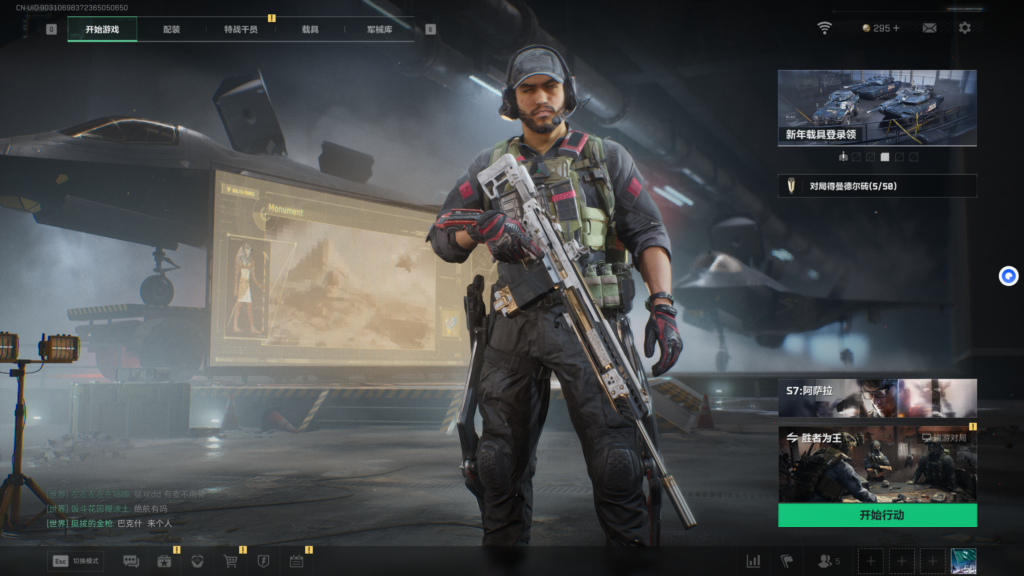Open the S7:阿萨拉 season banner
This screenshot has height=576, width=1024.
pyautogui.click(x=877, y=397)
